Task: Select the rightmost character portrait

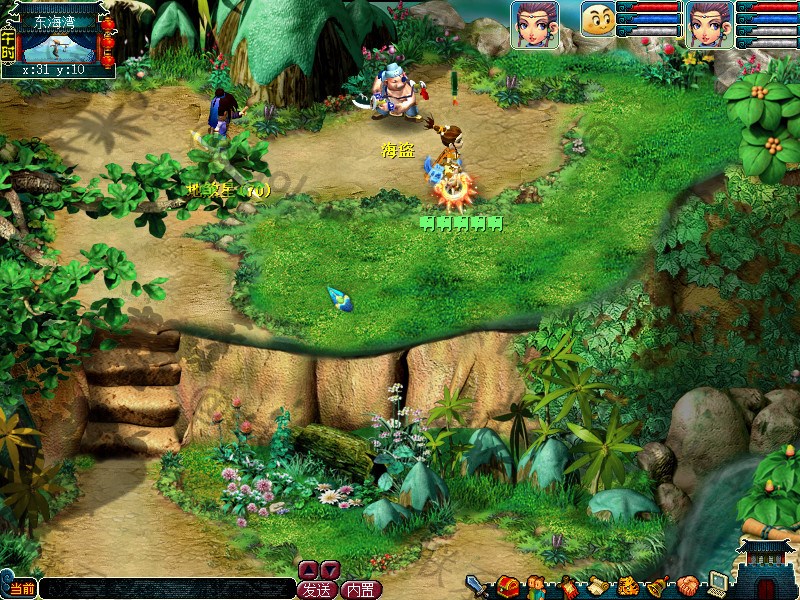Action: 710,24
